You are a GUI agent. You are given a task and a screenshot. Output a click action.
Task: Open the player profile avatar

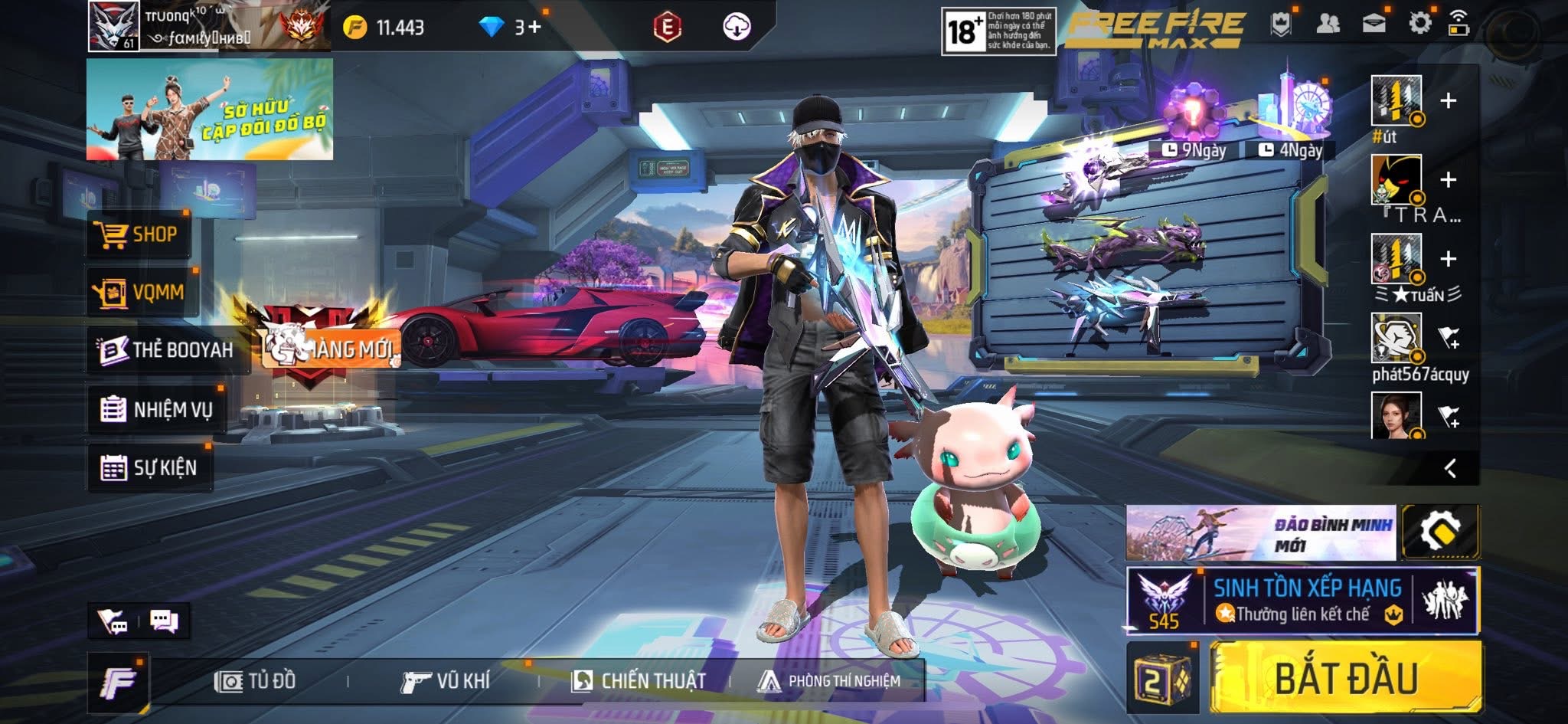(x=113, y=26)
